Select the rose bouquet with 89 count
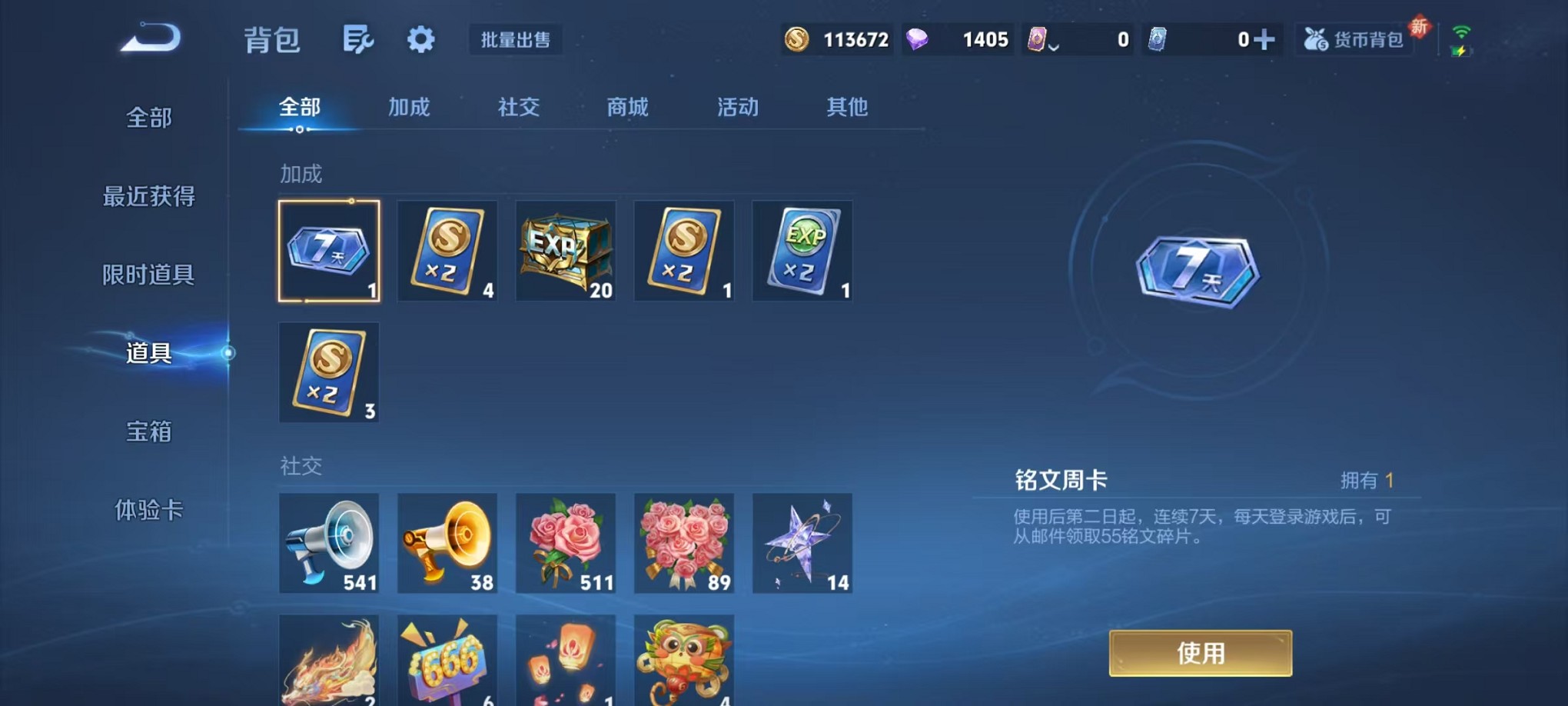 (684, 543)
